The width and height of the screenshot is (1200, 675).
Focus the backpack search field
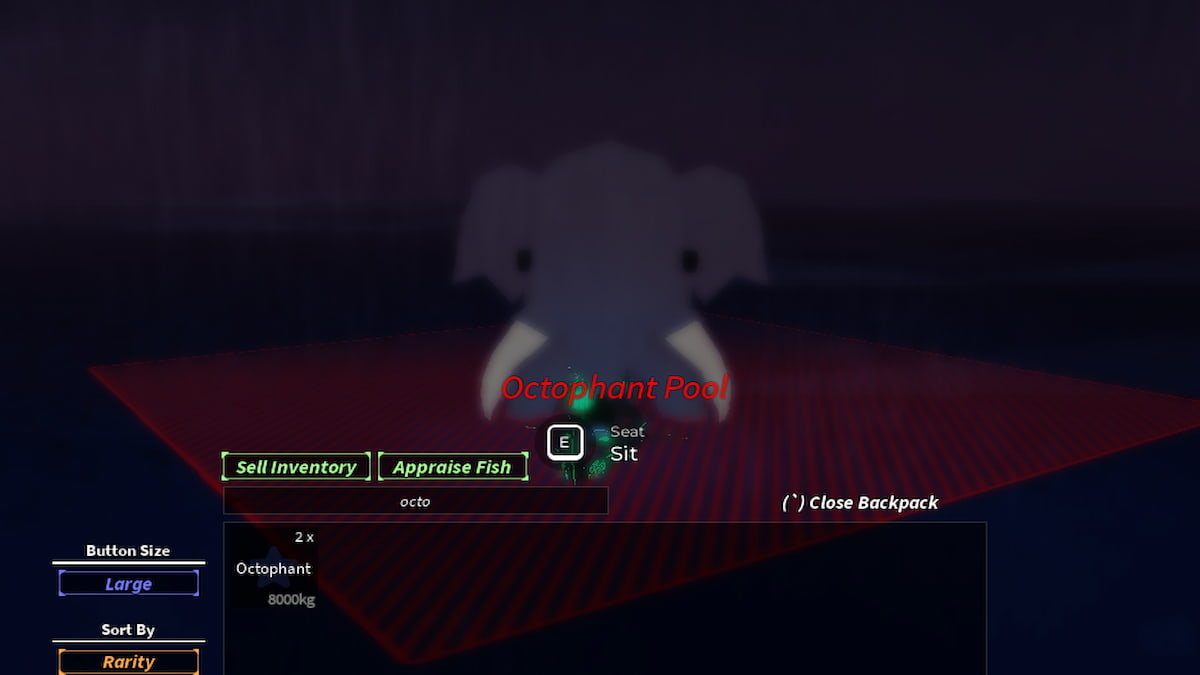tap(415, 501)
